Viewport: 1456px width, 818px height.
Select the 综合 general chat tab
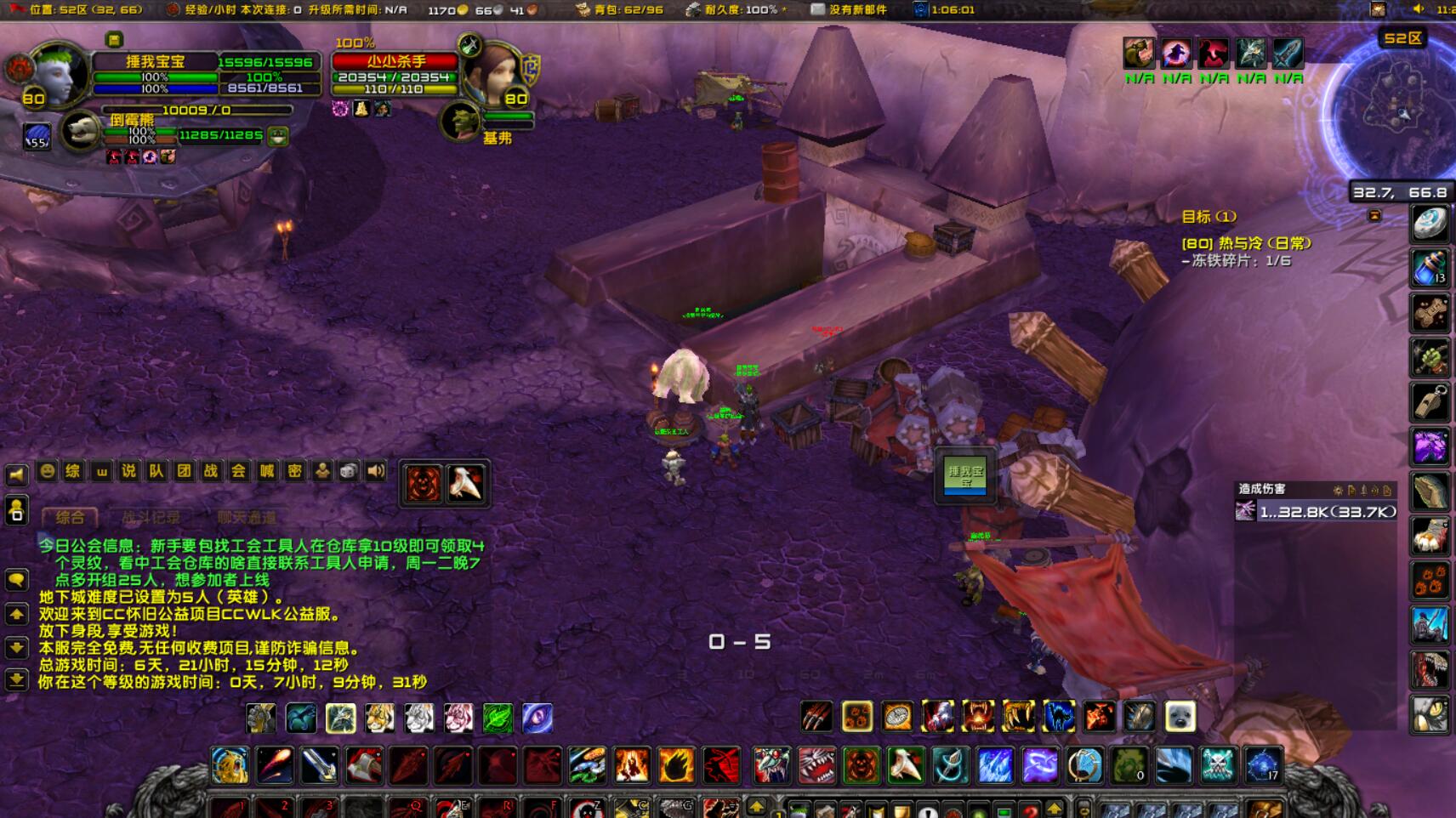70,517
